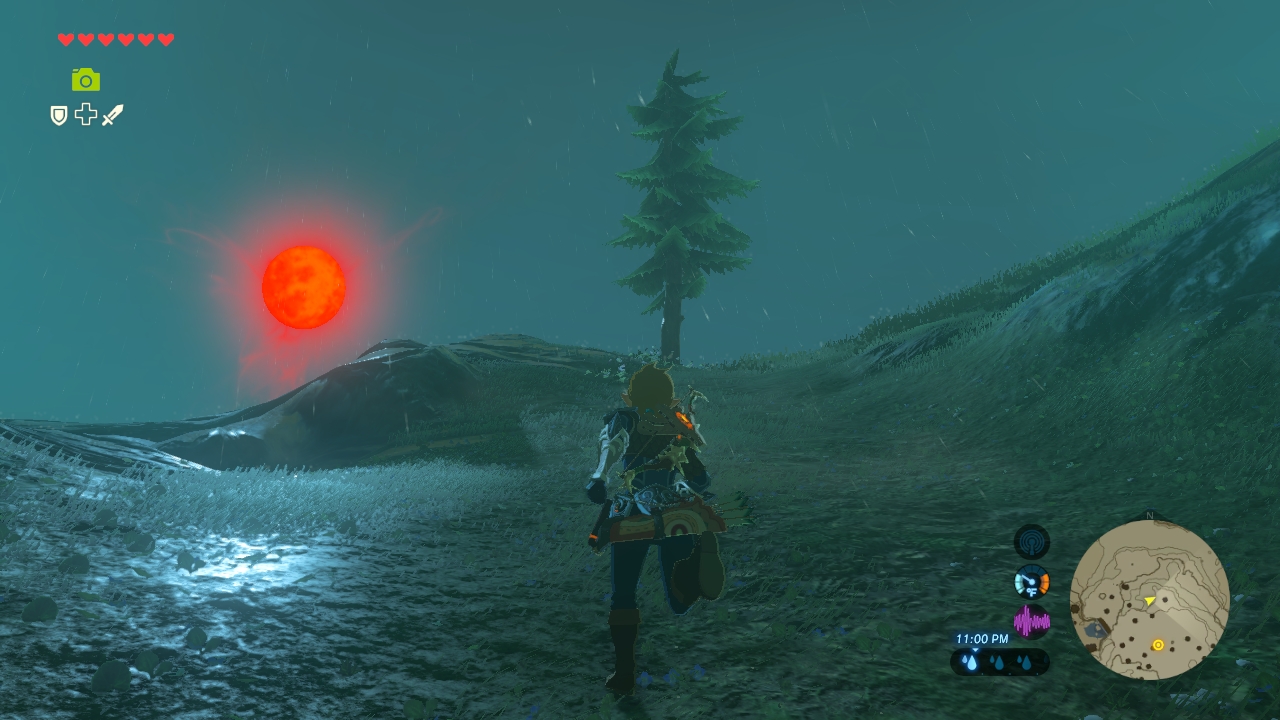Click the pink noise meter icon
The width and height of the screenshot is (1280, 720).
coord(1031,622)
